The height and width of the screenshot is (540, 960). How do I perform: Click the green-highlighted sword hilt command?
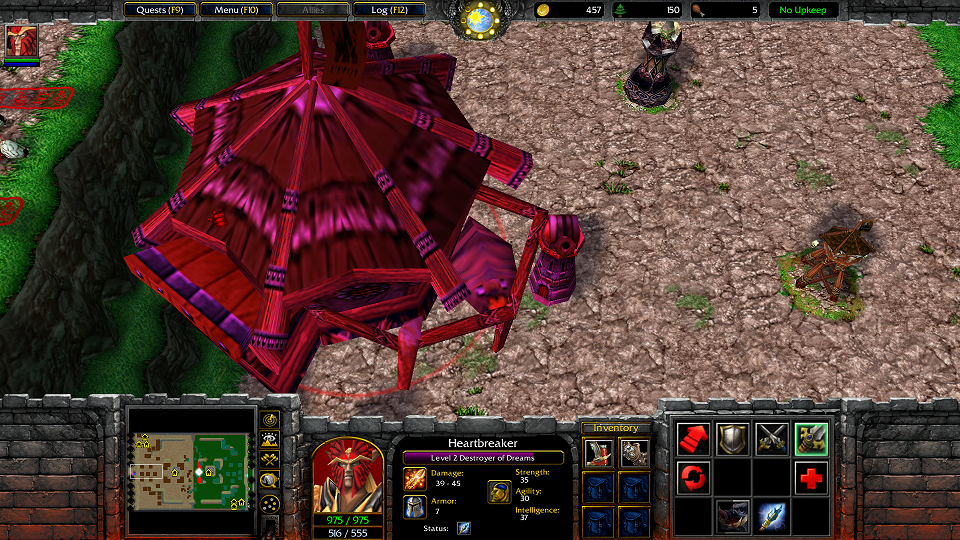click(811, 438)
